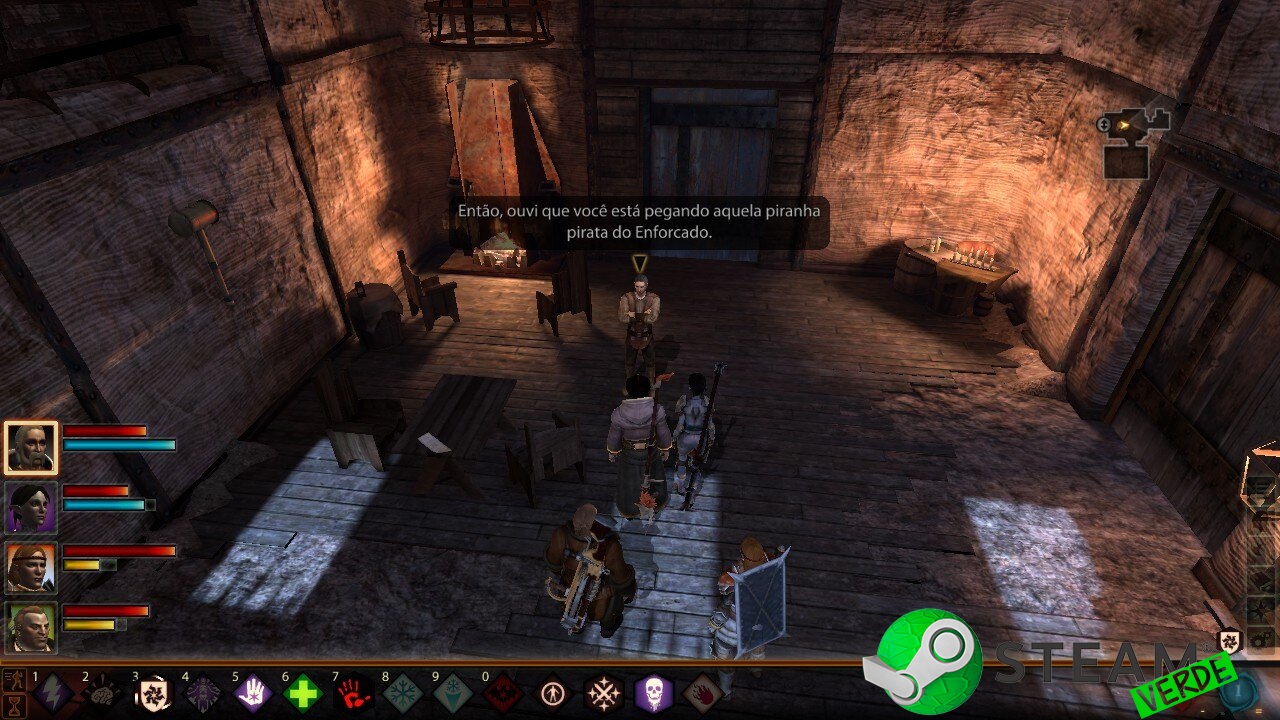Activate the white shield ability in slot 3
Viewport: 1280px width, 720px height.
pyautogui.click(x=153, y=692)
